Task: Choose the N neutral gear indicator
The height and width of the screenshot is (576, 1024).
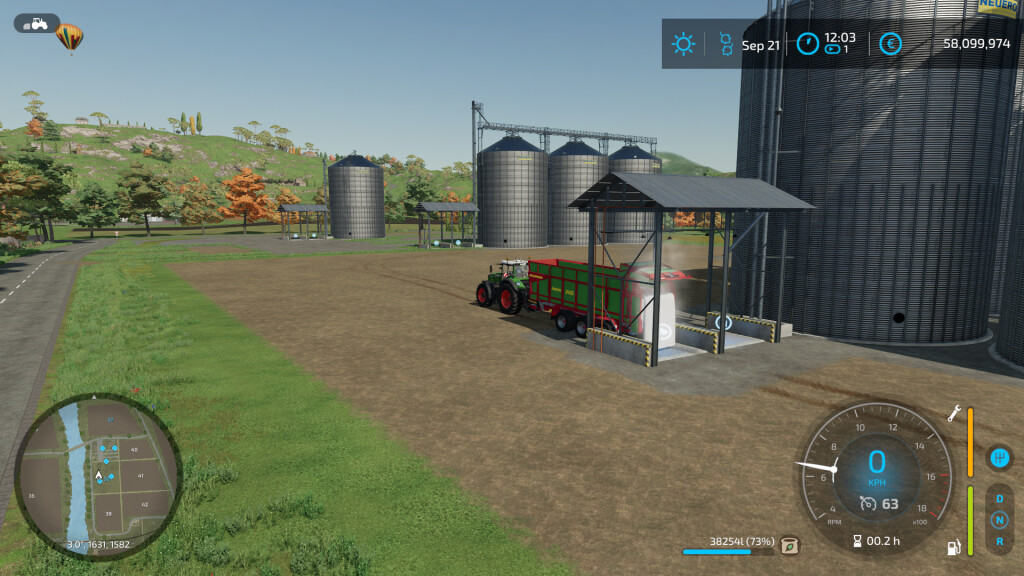Action: pos(998,520)
